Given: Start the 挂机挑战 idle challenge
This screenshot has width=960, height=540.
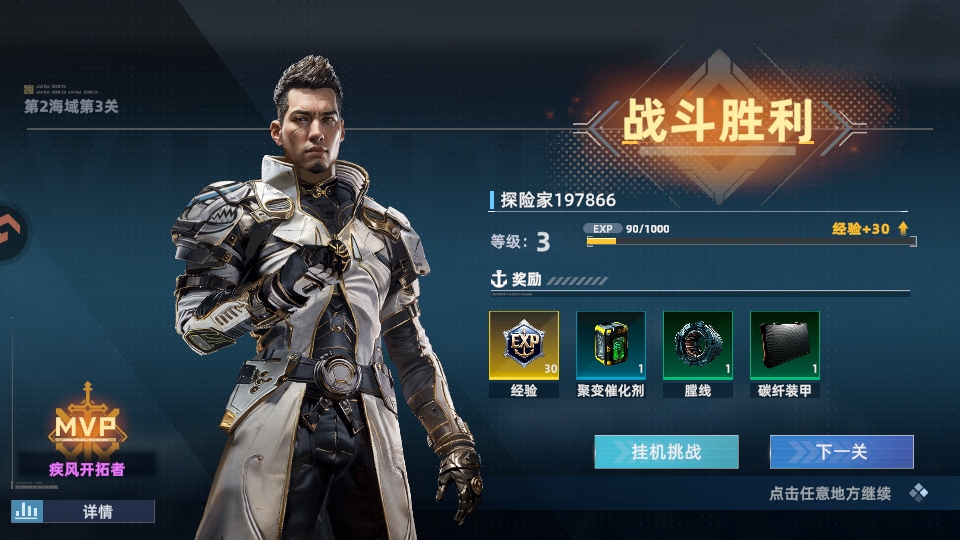Looking at the screenshot, I should pos(666,452).
